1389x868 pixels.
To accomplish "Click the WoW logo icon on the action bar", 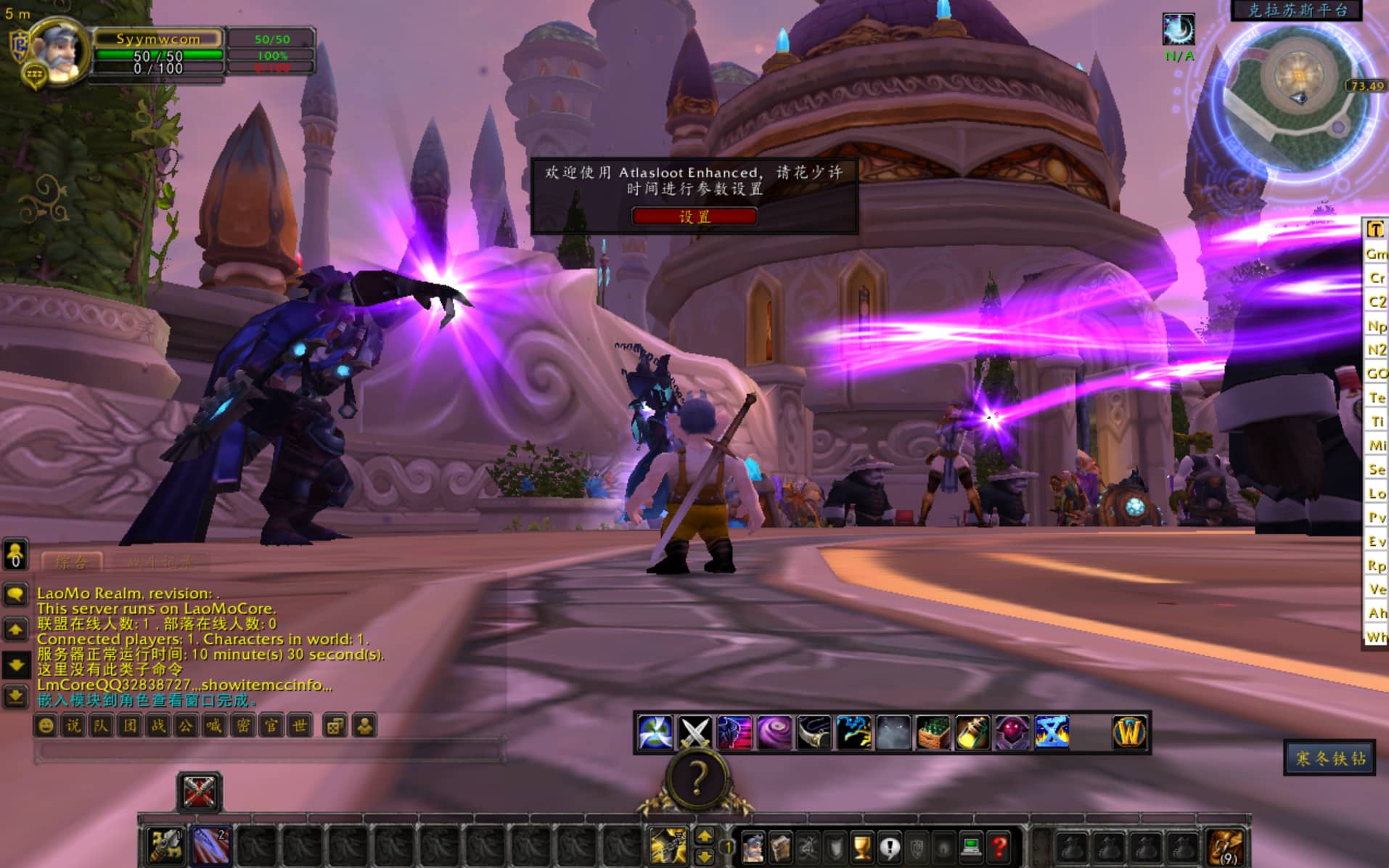I will (x=1129, y=732).
